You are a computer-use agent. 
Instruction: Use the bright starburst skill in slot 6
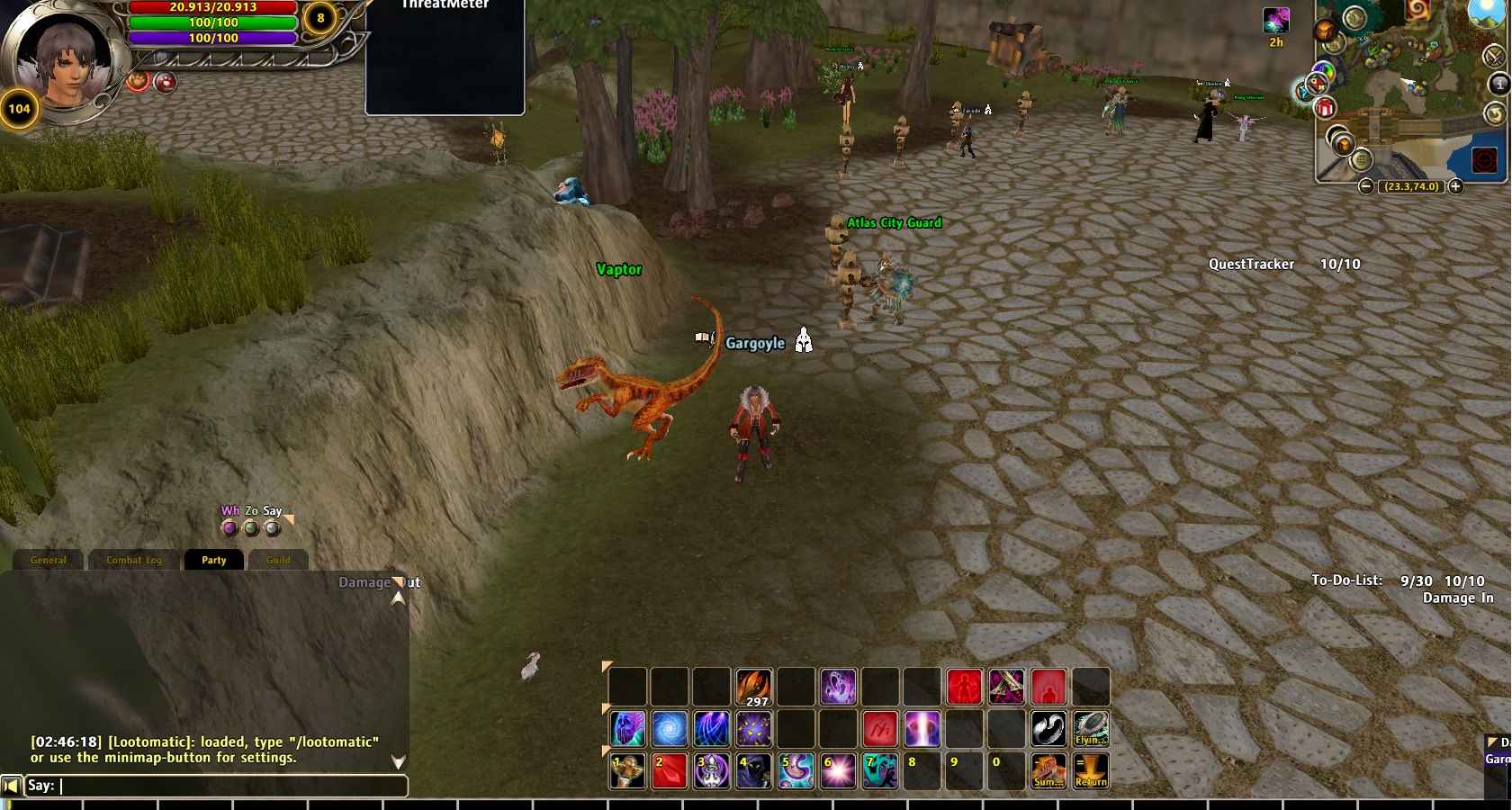pyautogui.click(x=839, y=771)
